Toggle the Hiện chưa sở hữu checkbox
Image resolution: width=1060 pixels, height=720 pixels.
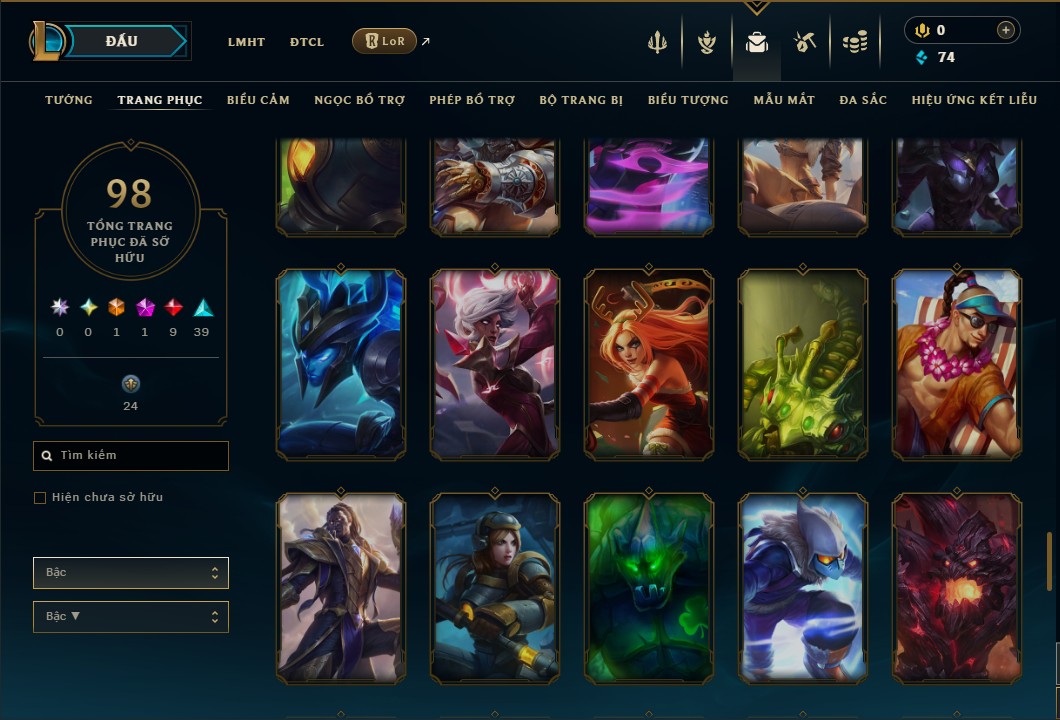[40, 498]
